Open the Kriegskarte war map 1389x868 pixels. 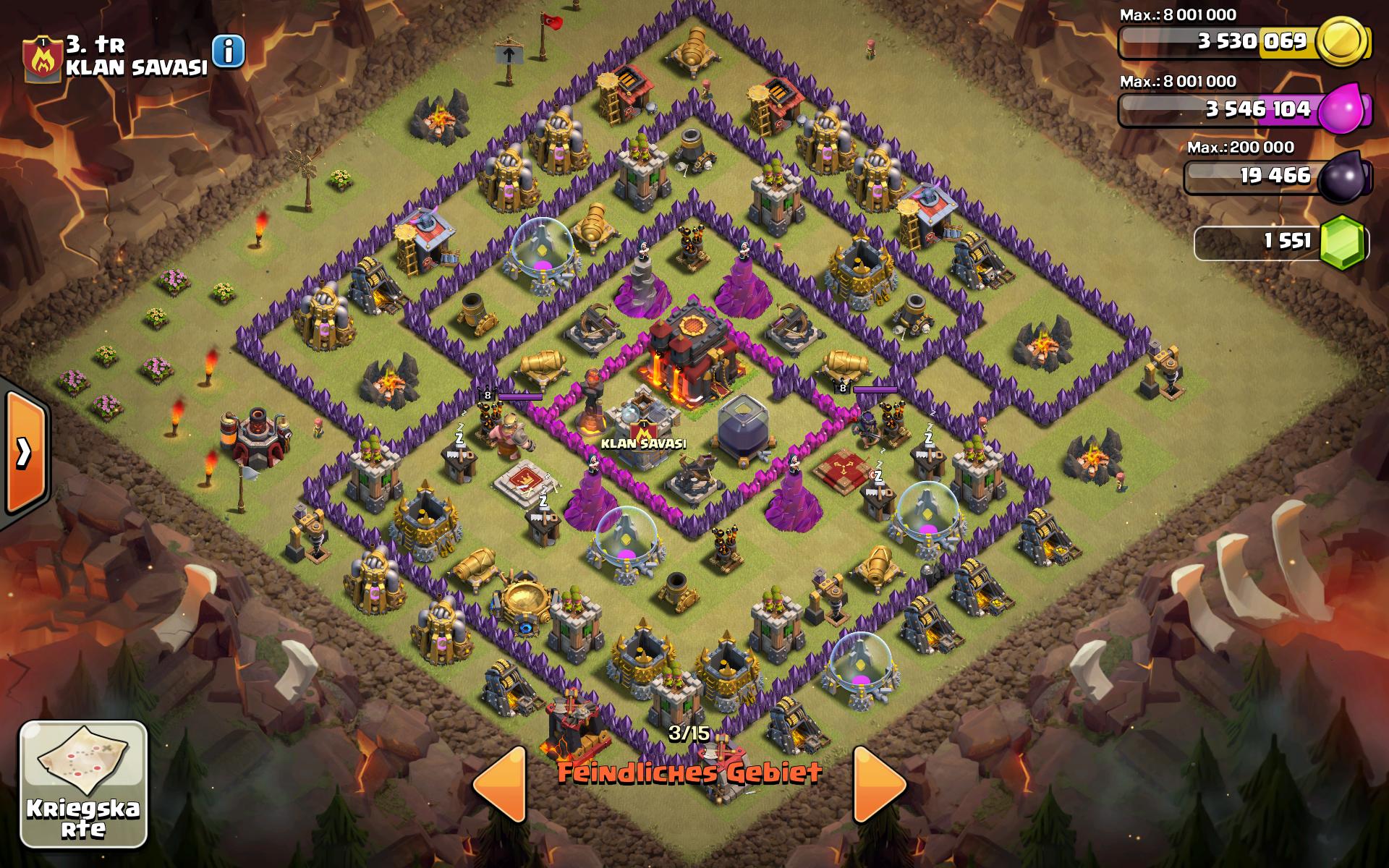click(83, 784)
